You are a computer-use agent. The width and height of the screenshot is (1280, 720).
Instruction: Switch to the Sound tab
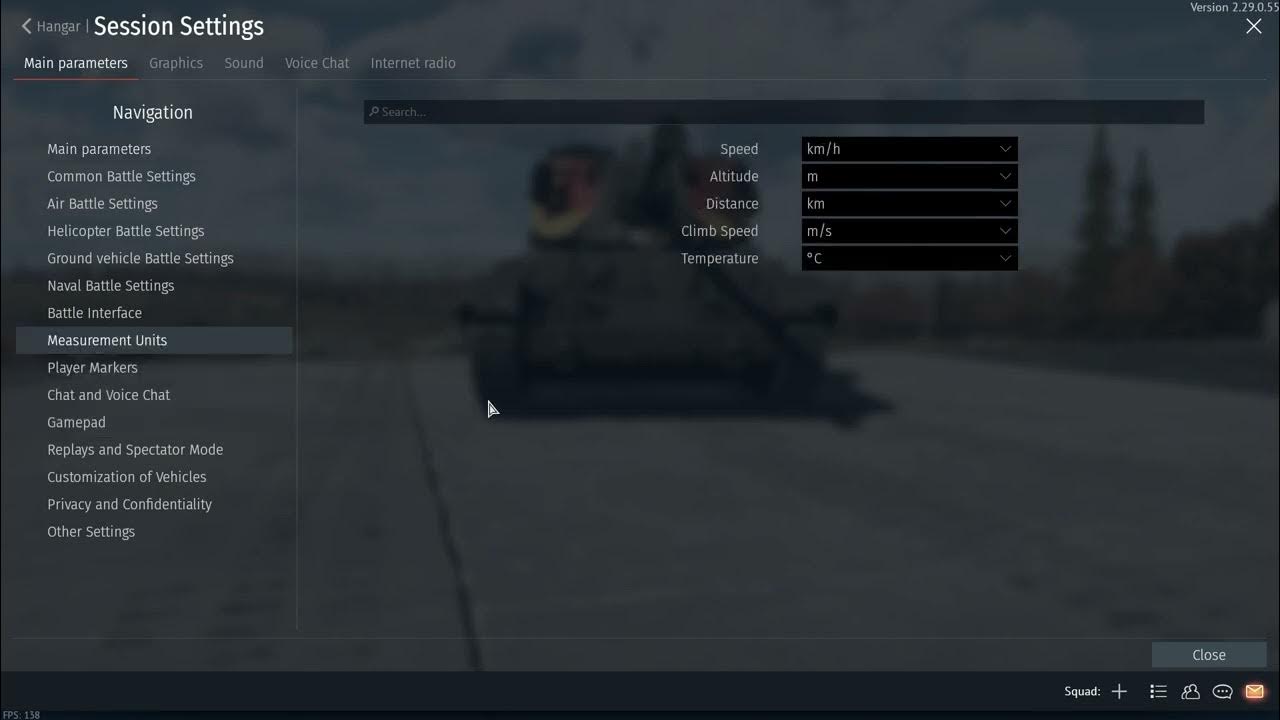pyautogui.click(x=243, y=62)
